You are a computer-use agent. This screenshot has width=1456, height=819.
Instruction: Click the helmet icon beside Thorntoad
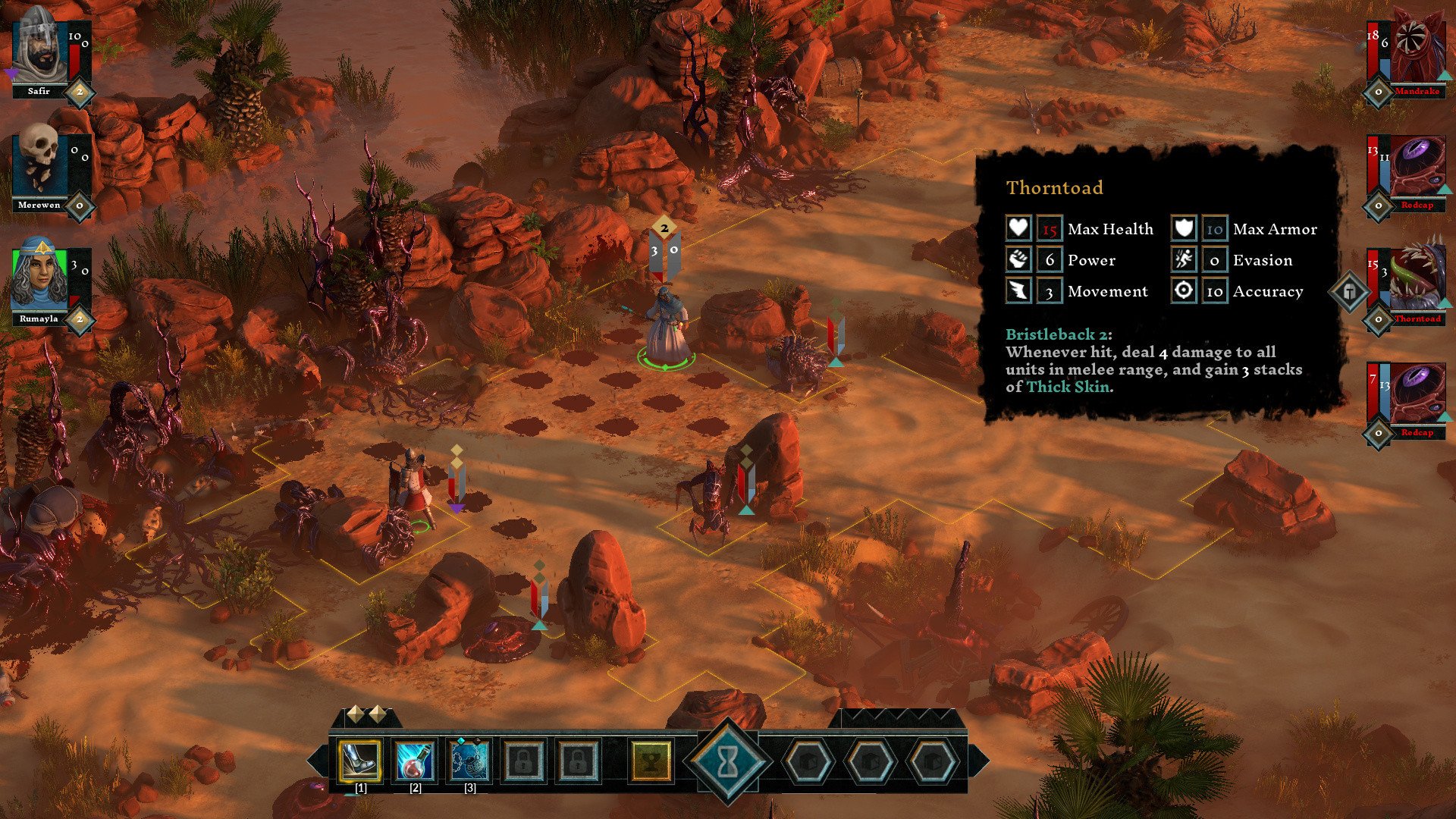pos(1350,291)
